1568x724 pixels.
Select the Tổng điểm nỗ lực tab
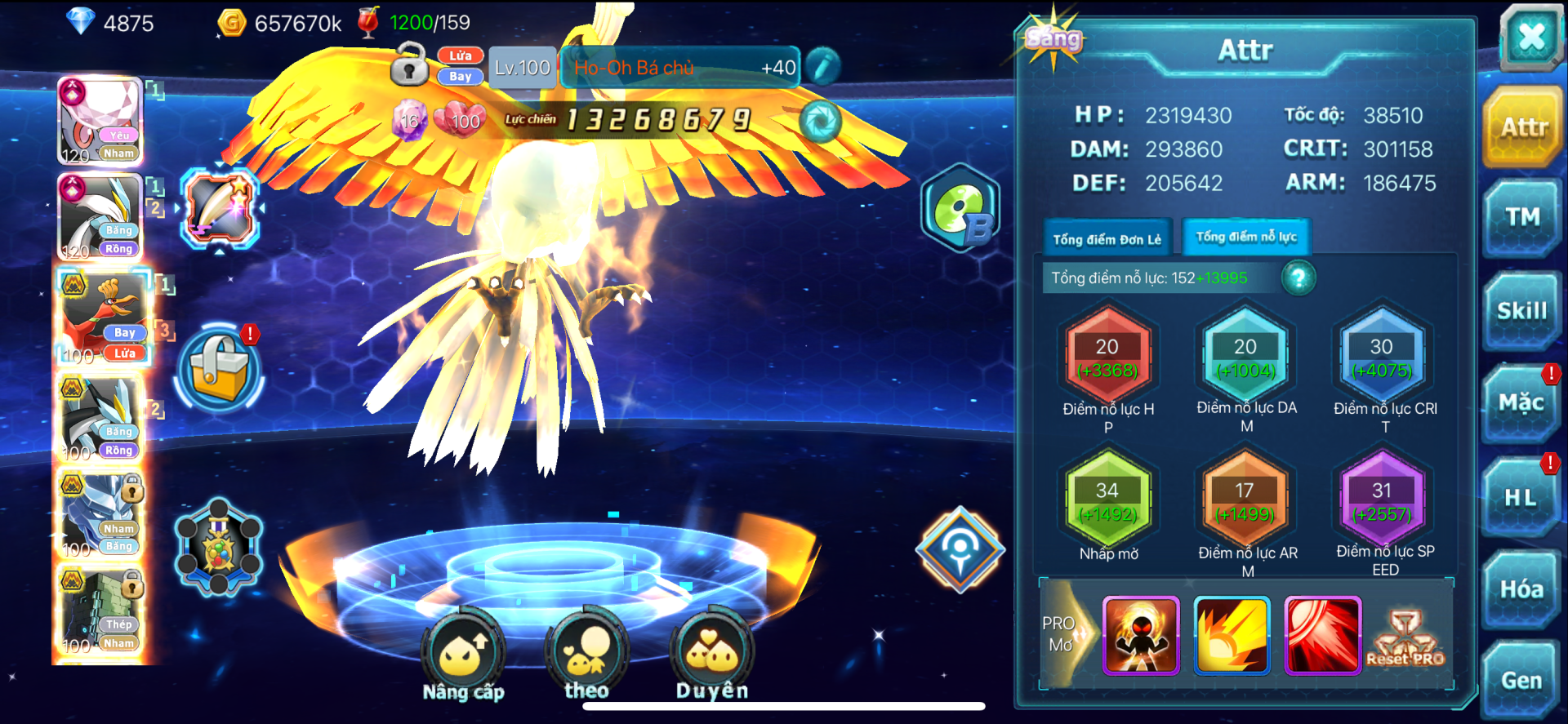click(x=1245, y=238)
